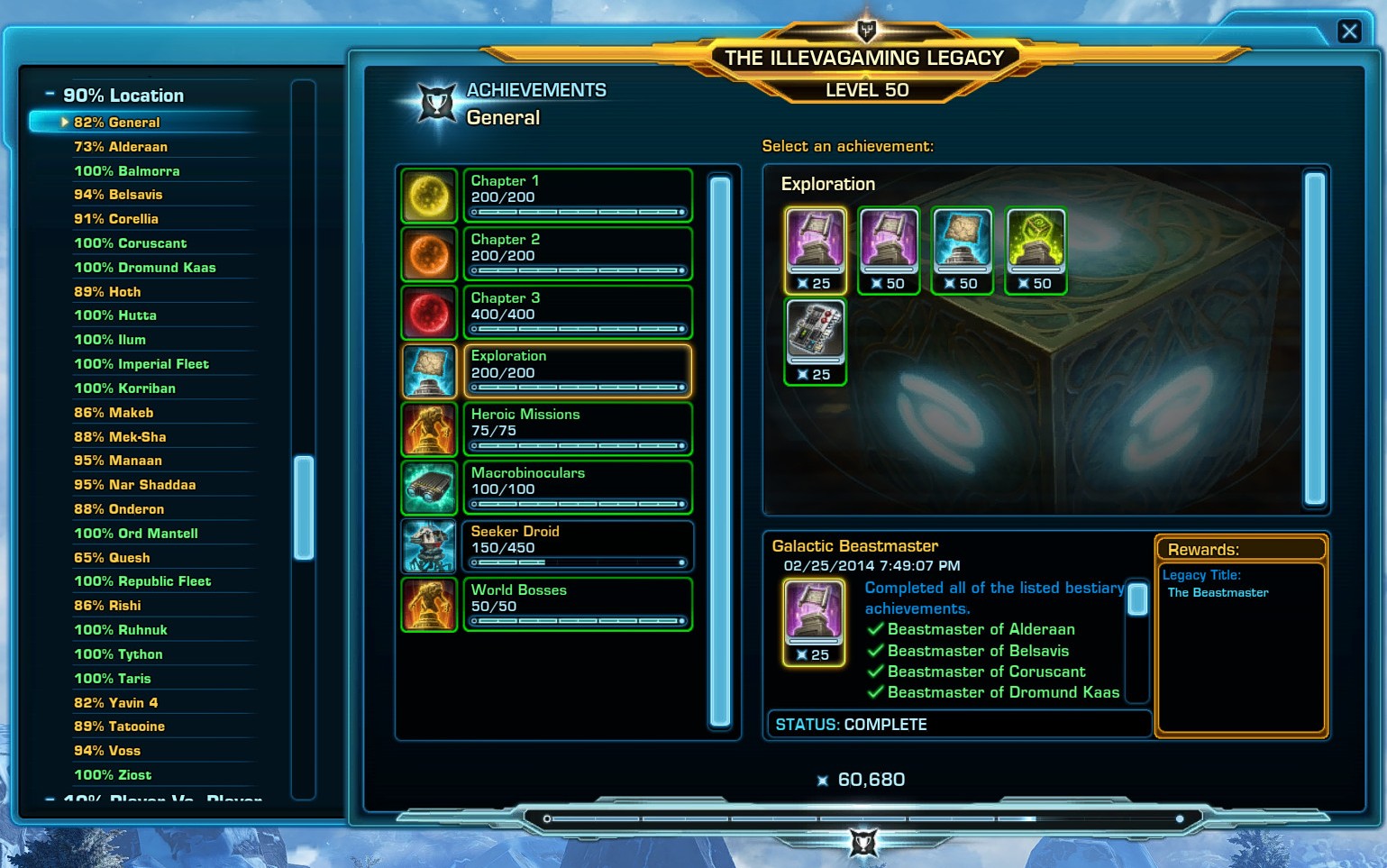Choose Dromund Kaas in the location list
This screenshot has width=1387, height=868.
pyautogui.click(x=144, y=268)
